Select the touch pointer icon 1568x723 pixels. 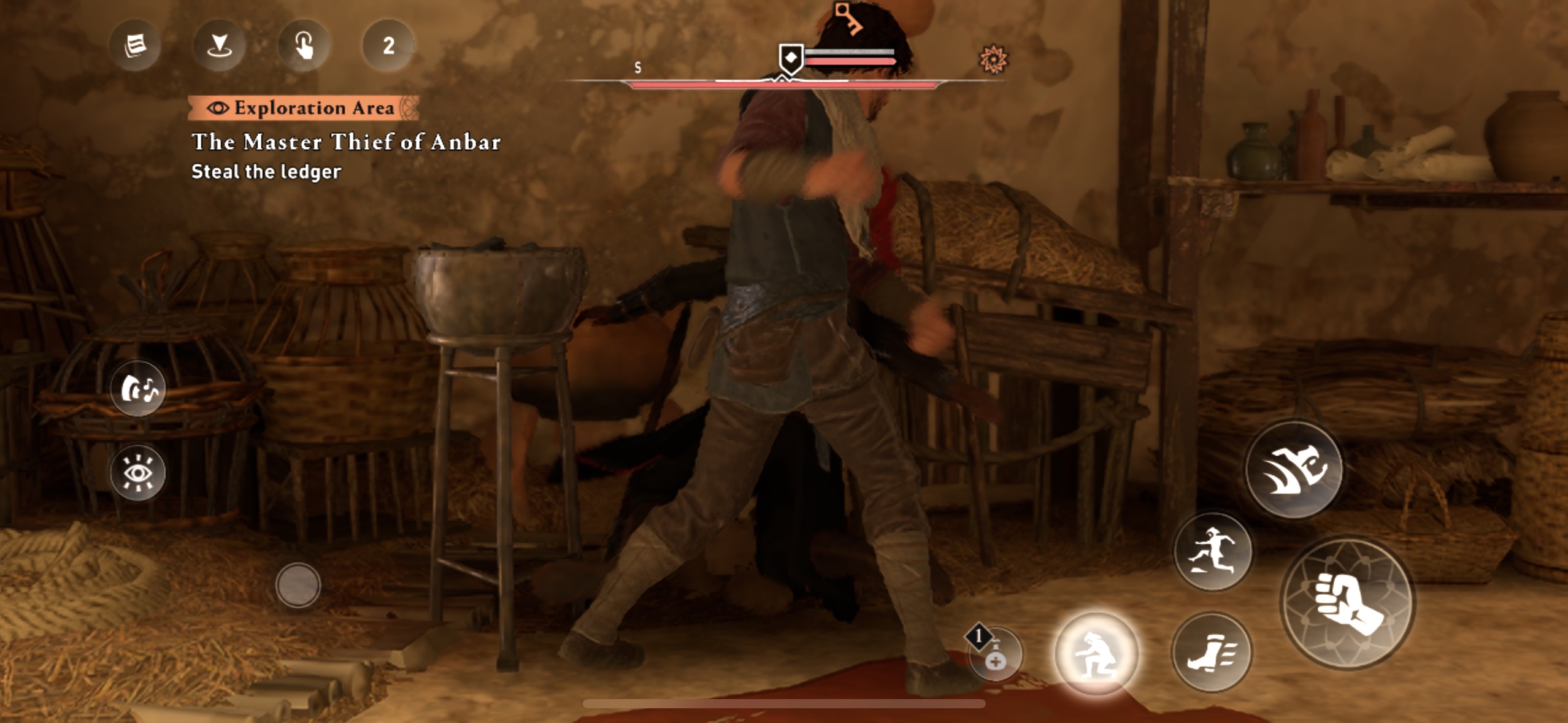304,45
